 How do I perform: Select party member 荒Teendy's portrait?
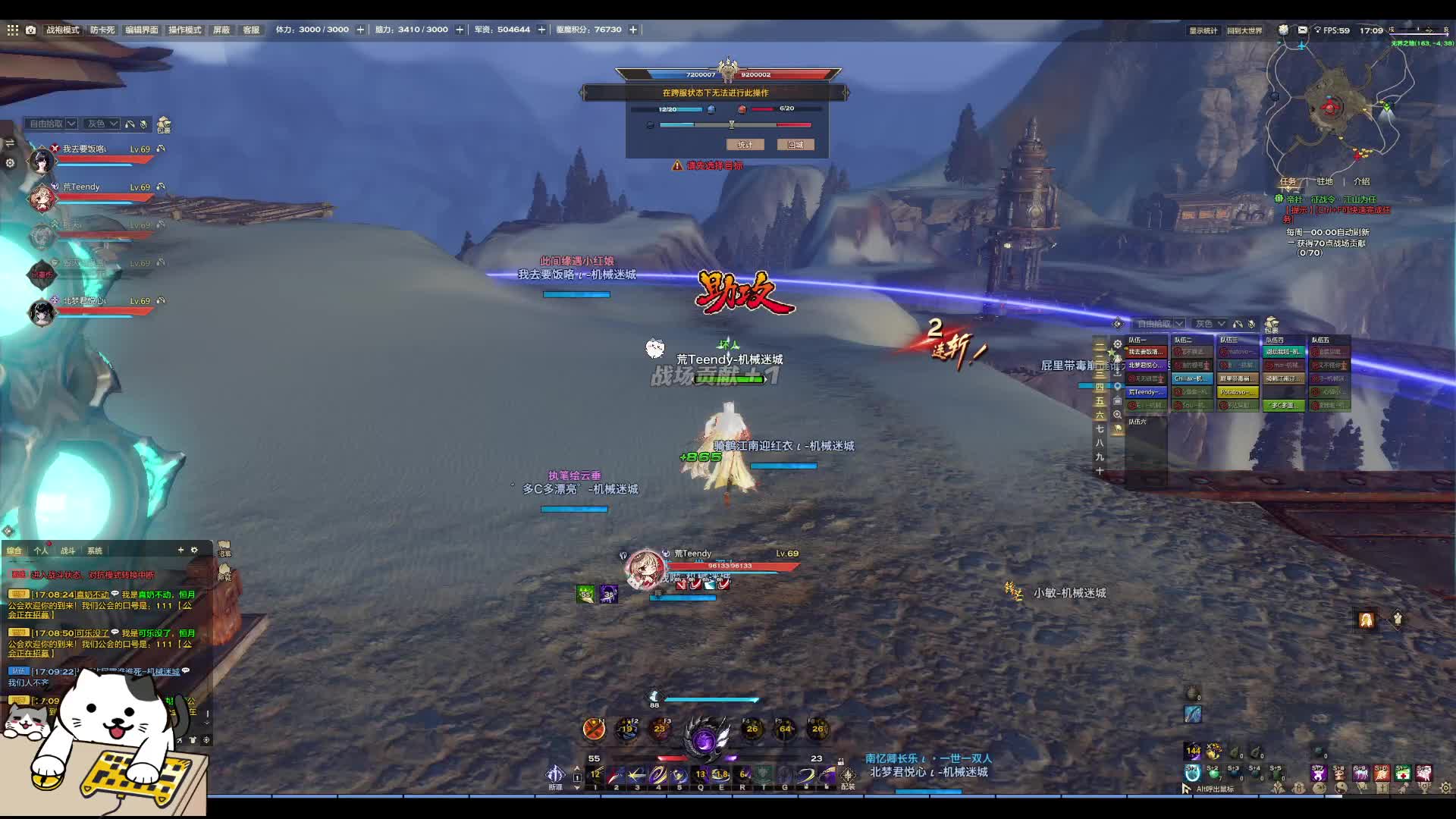(42, 199)
